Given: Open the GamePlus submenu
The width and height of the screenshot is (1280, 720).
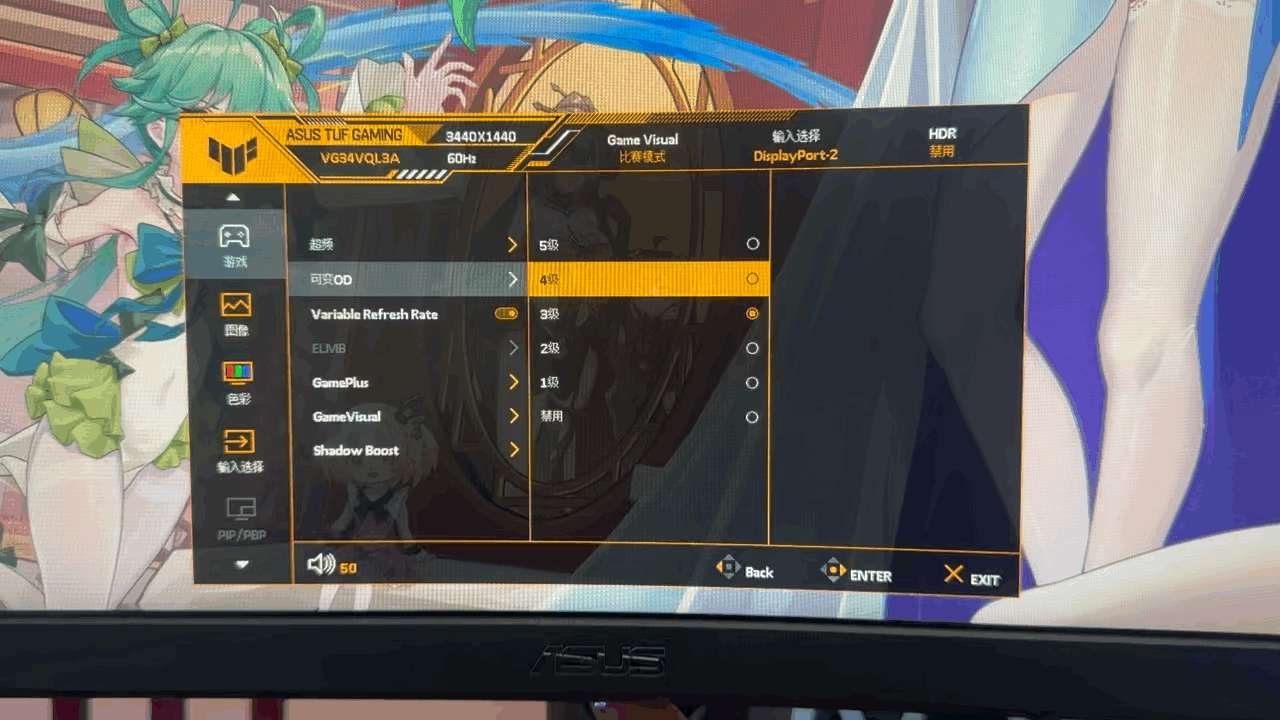Looking at the screenshot, I should [x=412, y=383].
